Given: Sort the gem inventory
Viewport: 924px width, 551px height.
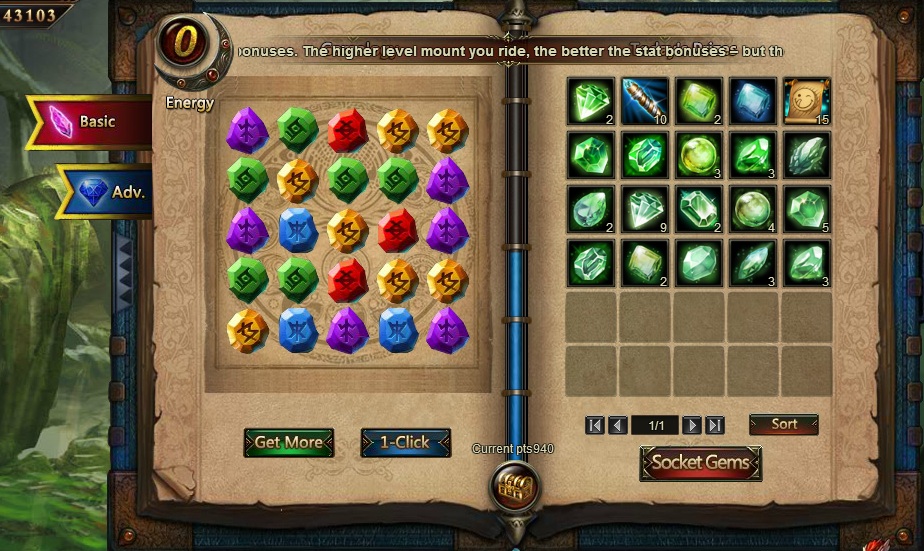Looking at the screenshot, I should click(784, 425).
